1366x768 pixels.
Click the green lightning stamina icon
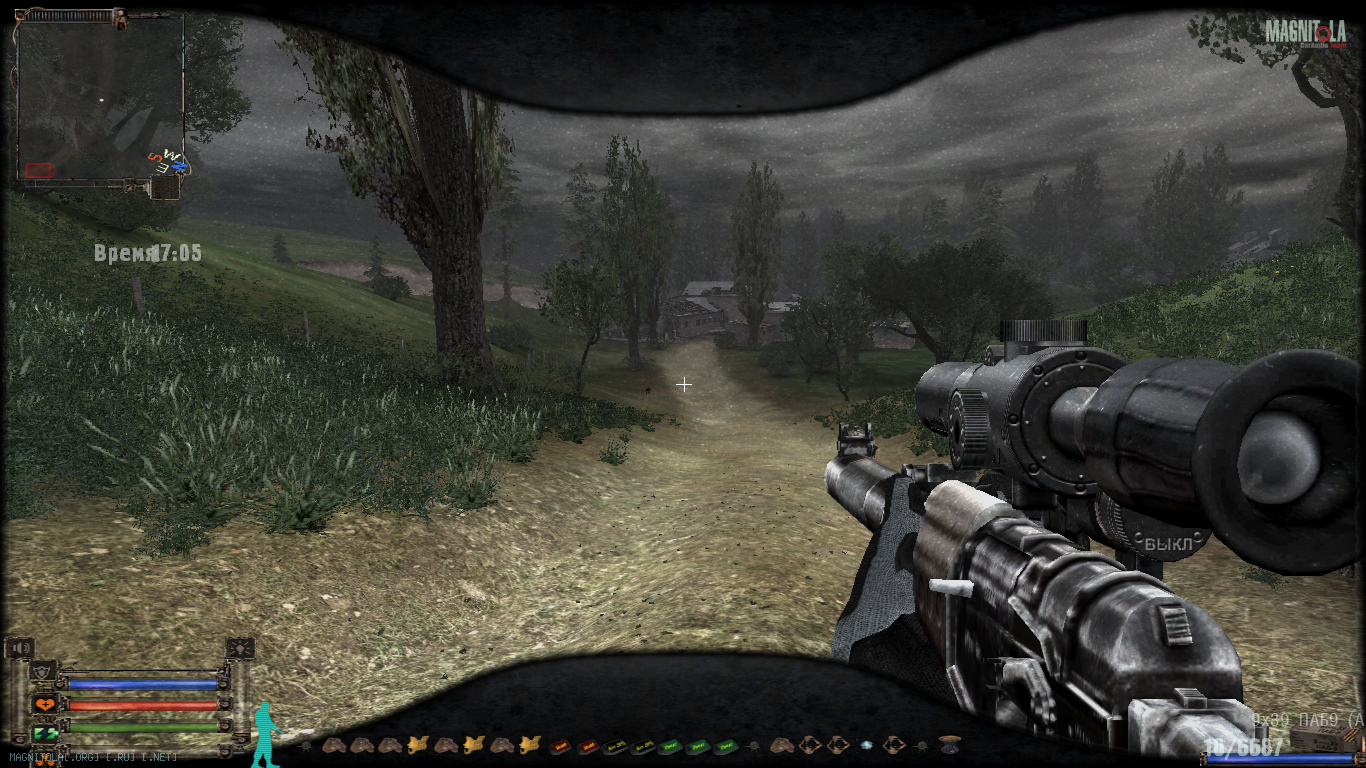pyautogui.click(x=44, y=734)
